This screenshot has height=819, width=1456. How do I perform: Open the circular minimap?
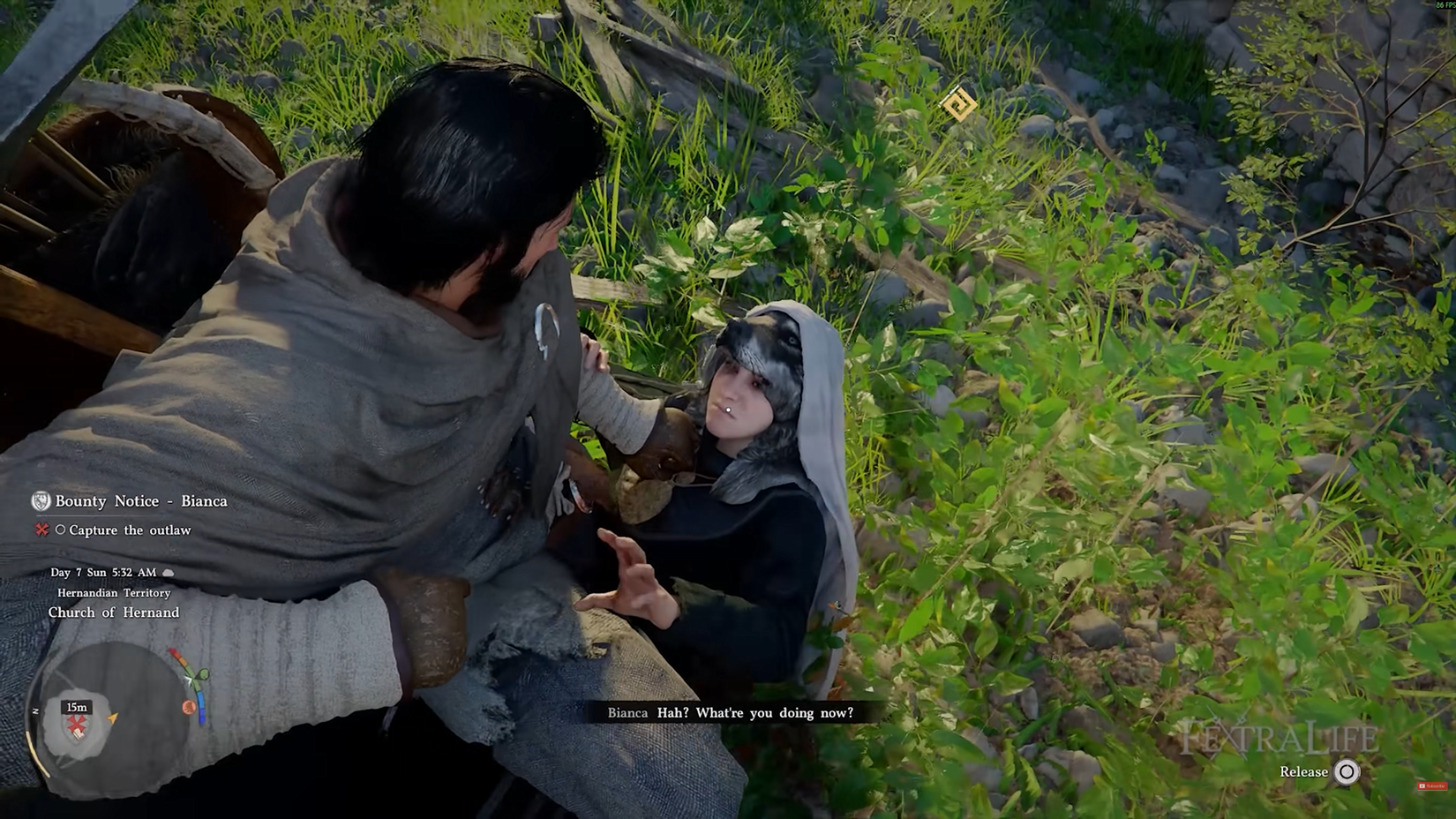click(113, 714)
